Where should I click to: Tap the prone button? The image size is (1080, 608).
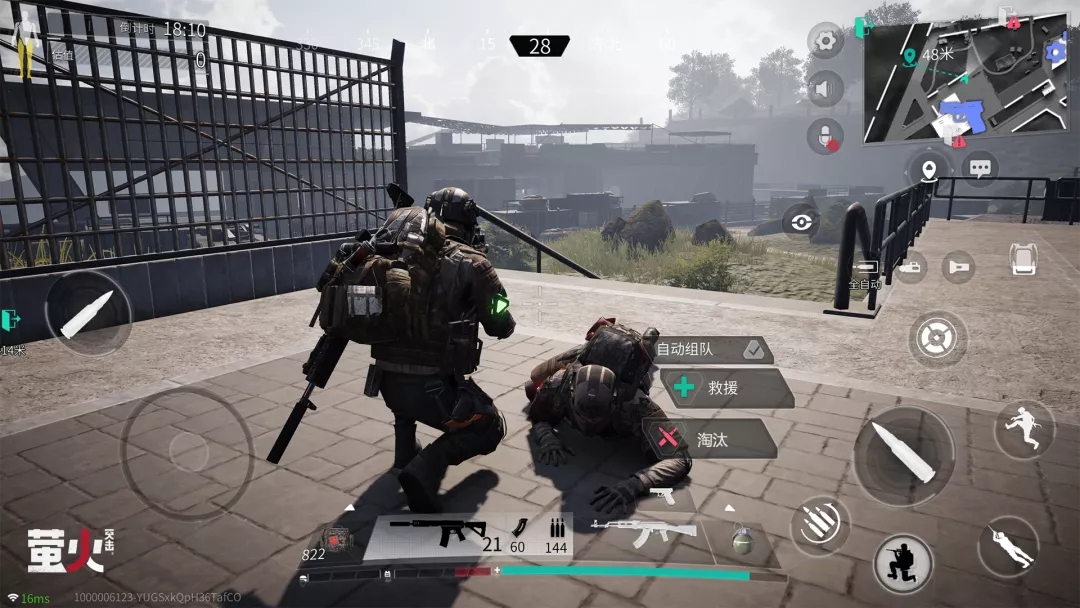coord(1008,546)
